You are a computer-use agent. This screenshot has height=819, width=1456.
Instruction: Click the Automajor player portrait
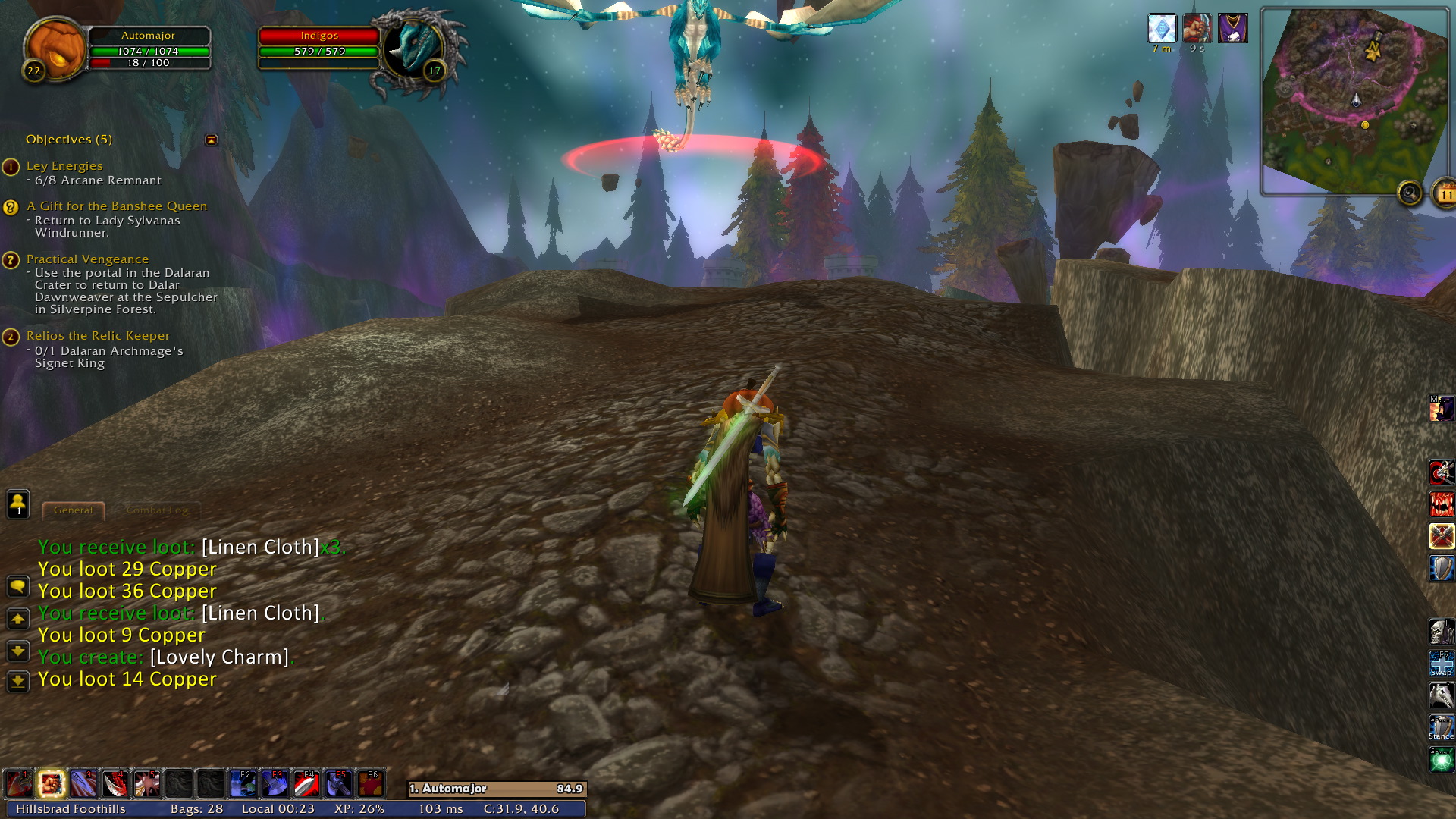click(55, 47)
